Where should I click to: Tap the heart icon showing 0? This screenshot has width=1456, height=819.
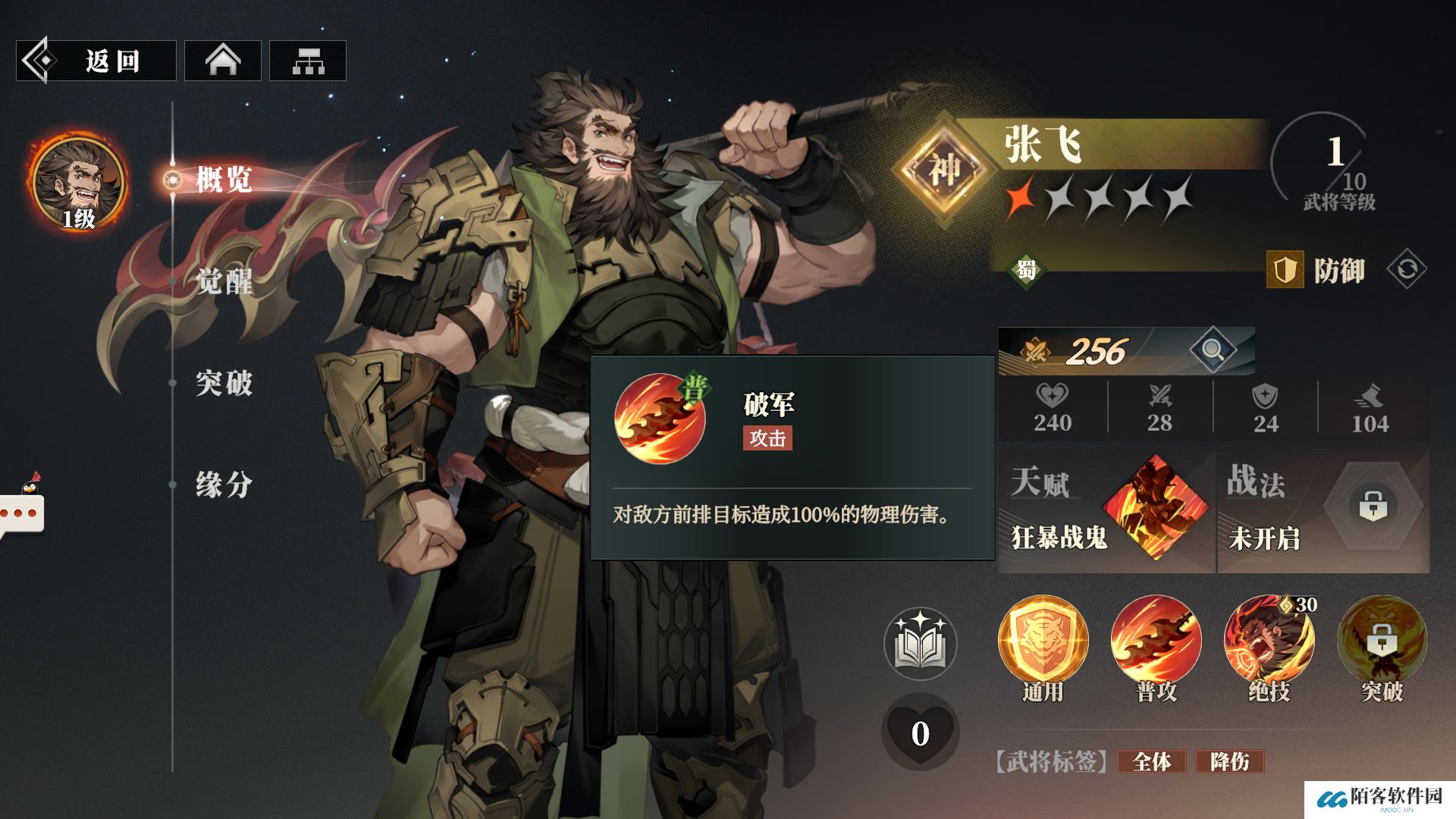click(920, 733)
